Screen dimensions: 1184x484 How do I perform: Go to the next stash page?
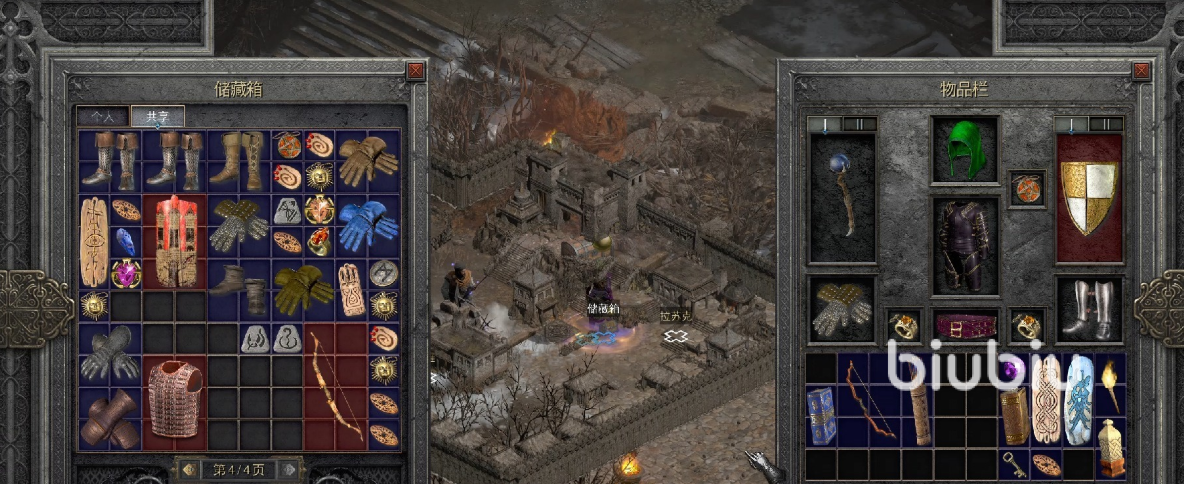pos(288,469)
